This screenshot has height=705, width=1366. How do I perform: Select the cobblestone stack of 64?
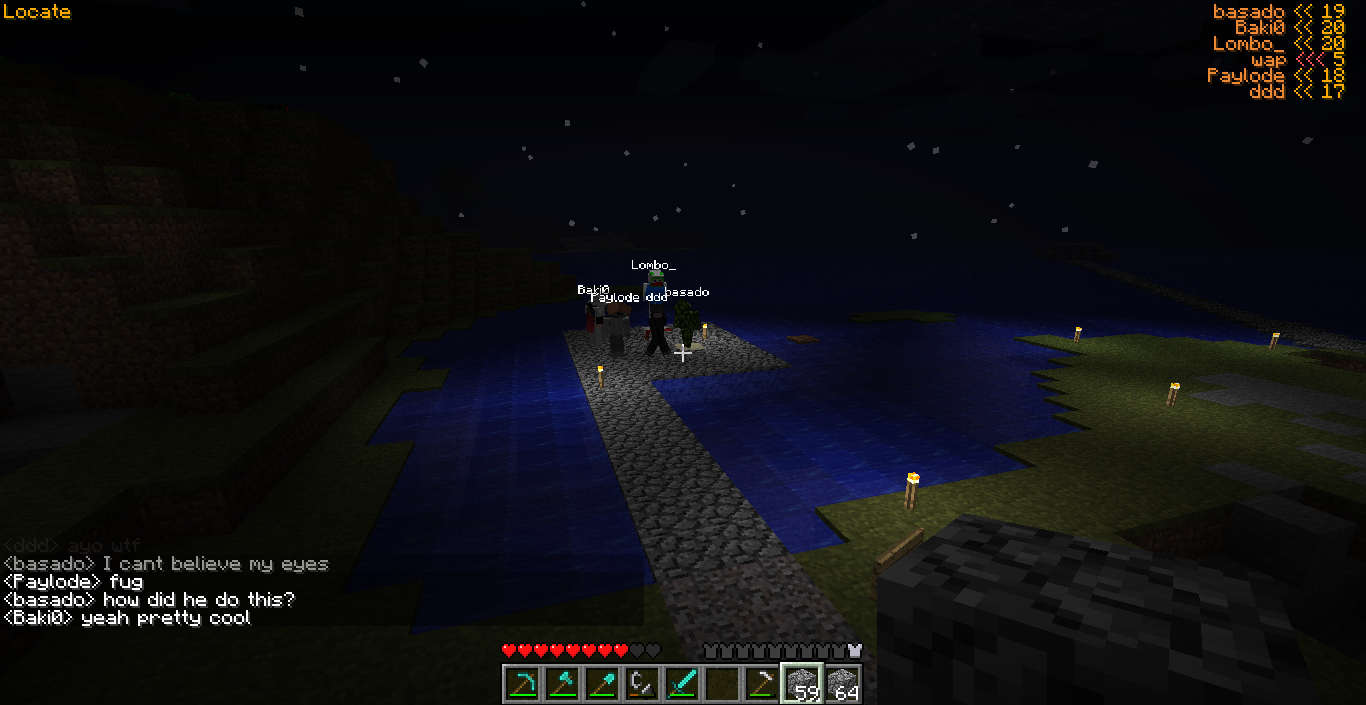pyautogui.click(x=842, y=684)
